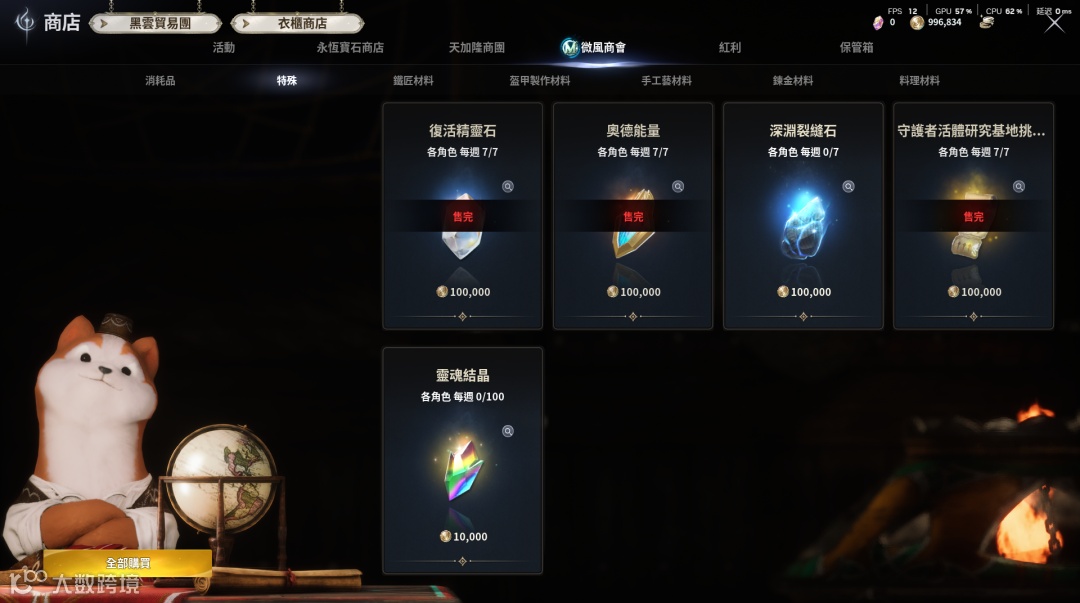Inspect 復活精靈石 with its magnifier icon
The width and height of the screenshot is (1080, 603).
508,186
